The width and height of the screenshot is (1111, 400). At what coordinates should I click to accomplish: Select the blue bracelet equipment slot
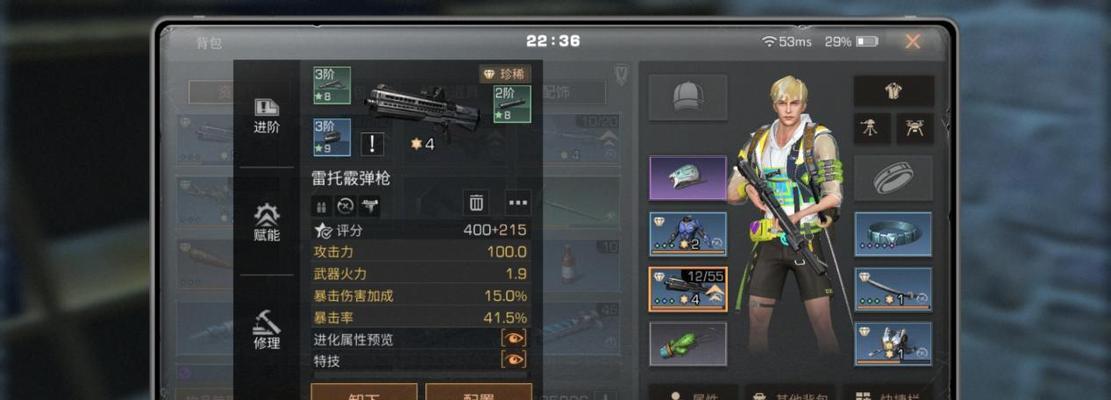(893, 233)
